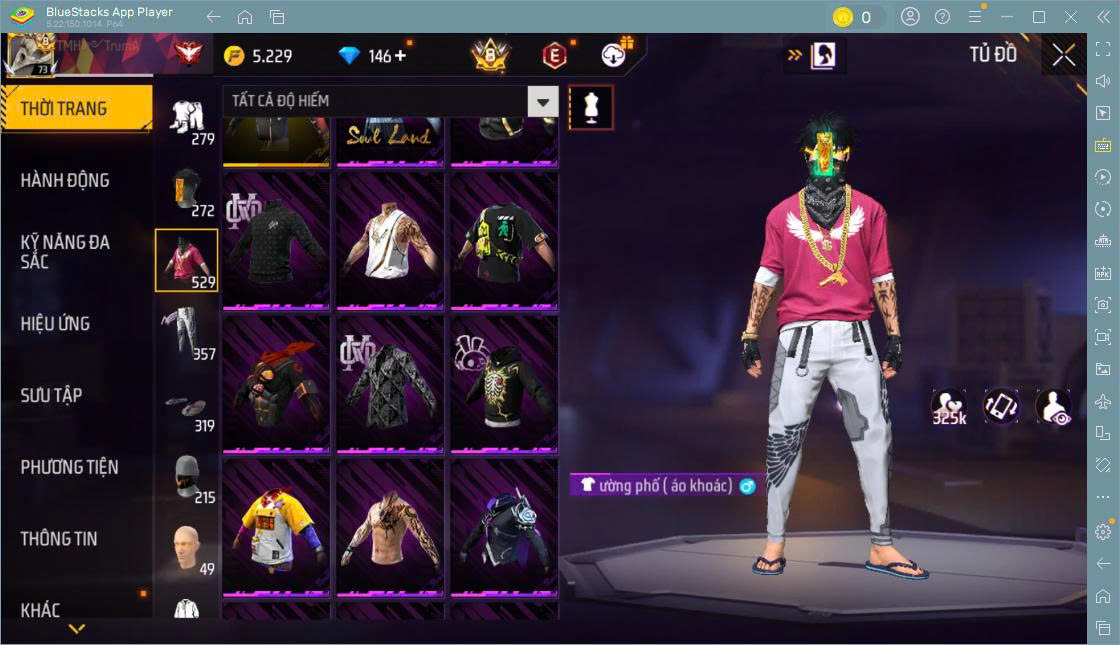This screenshot has width=1120, height=645.
Task: Pick the yellow and white scoreboard jacket
Action: [276, 526]
